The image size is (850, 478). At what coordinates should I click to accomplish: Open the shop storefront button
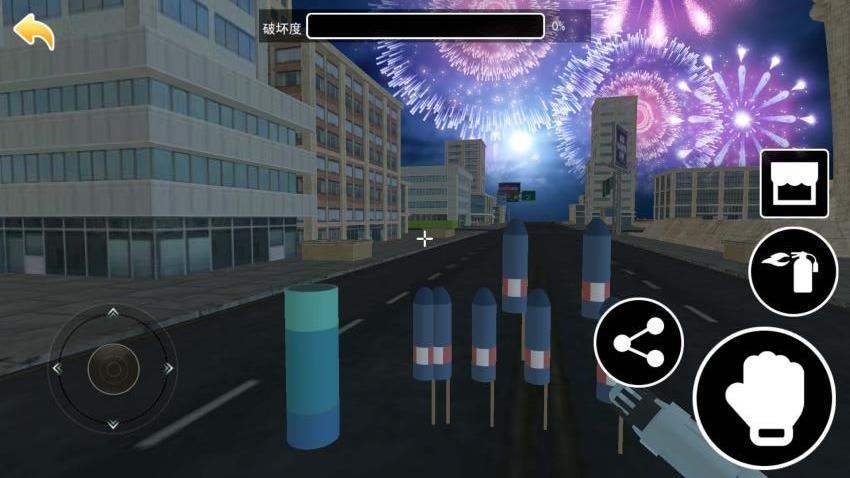(794, 184)
